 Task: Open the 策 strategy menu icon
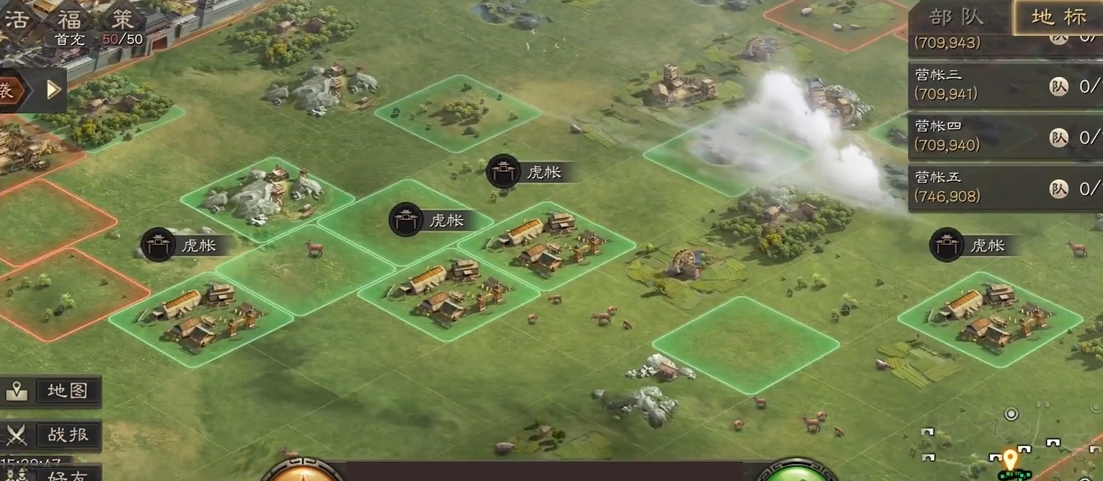tap(121, 18)
